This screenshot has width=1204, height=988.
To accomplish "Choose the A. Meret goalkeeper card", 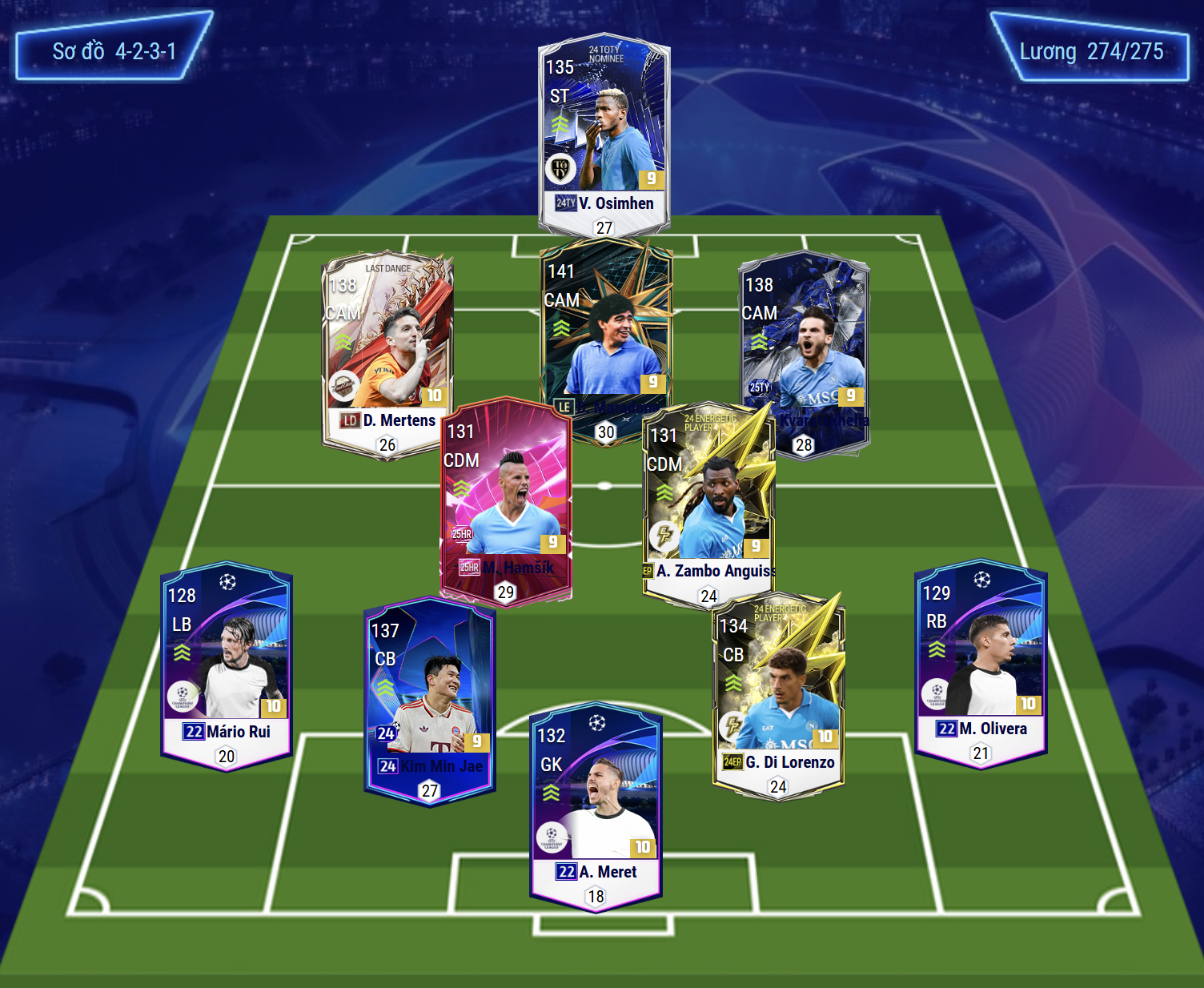I will 596,805.
